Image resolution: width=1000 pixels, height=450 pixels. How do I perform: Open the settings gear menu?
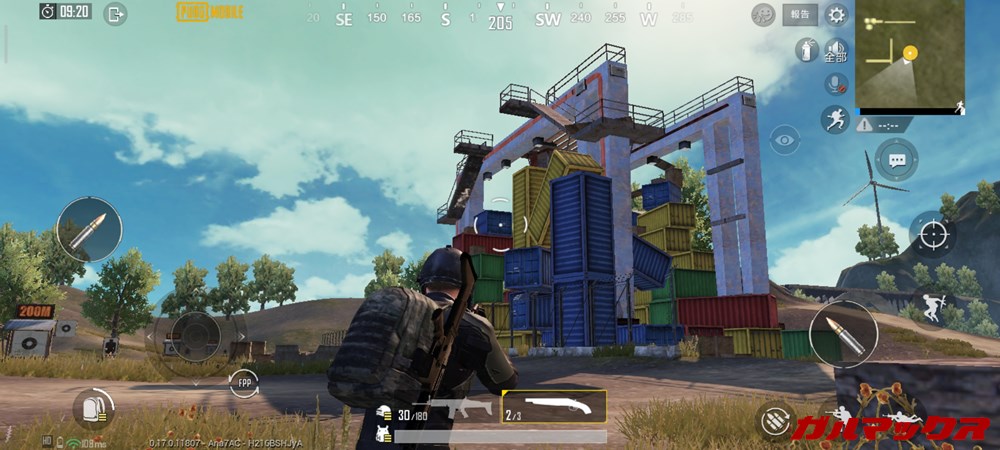(836, 15)
